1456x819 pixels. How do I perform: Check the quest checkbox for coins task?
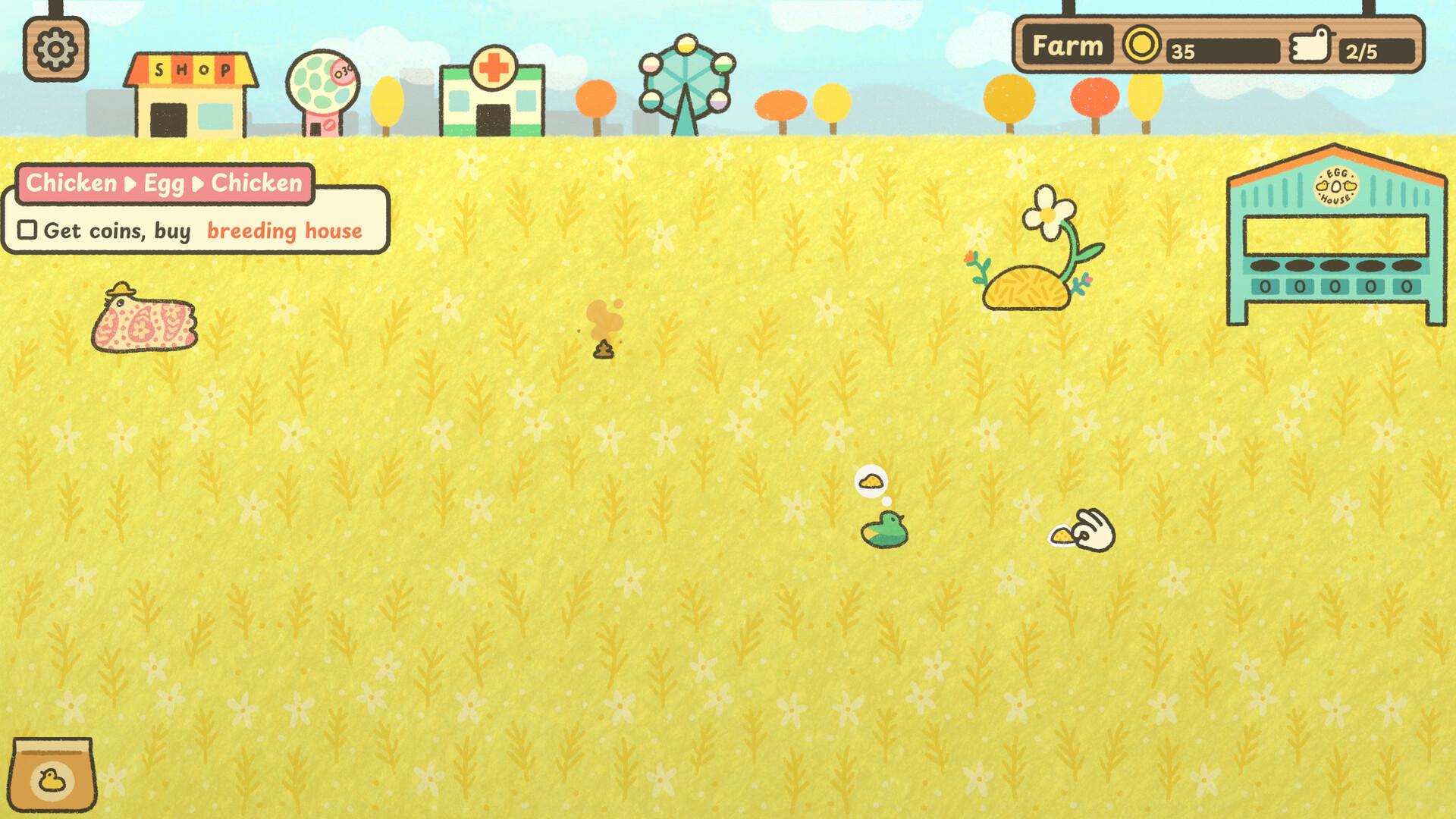click(27, 230)
